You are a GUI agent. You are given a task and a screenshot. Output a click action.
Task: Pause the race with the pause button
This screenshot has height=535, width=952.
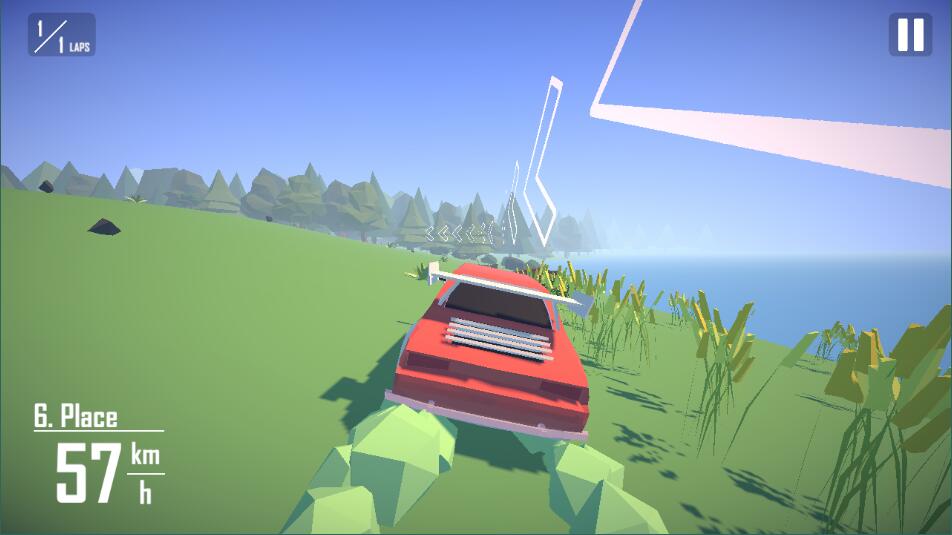coord(910,35)
